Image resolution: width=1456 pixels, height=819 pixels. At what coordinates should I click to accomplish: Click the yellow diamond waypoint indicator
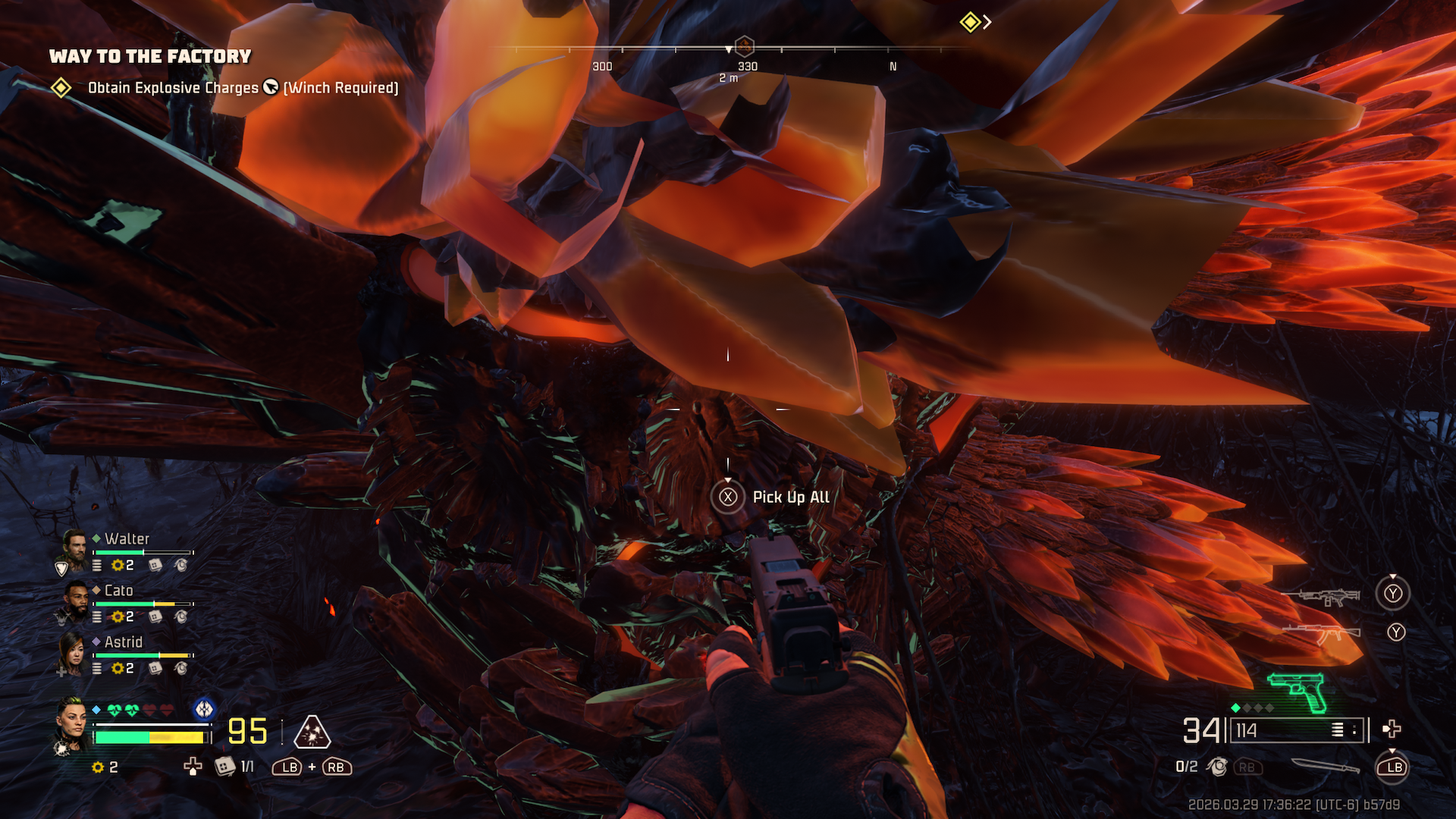(x=970, y=22)
